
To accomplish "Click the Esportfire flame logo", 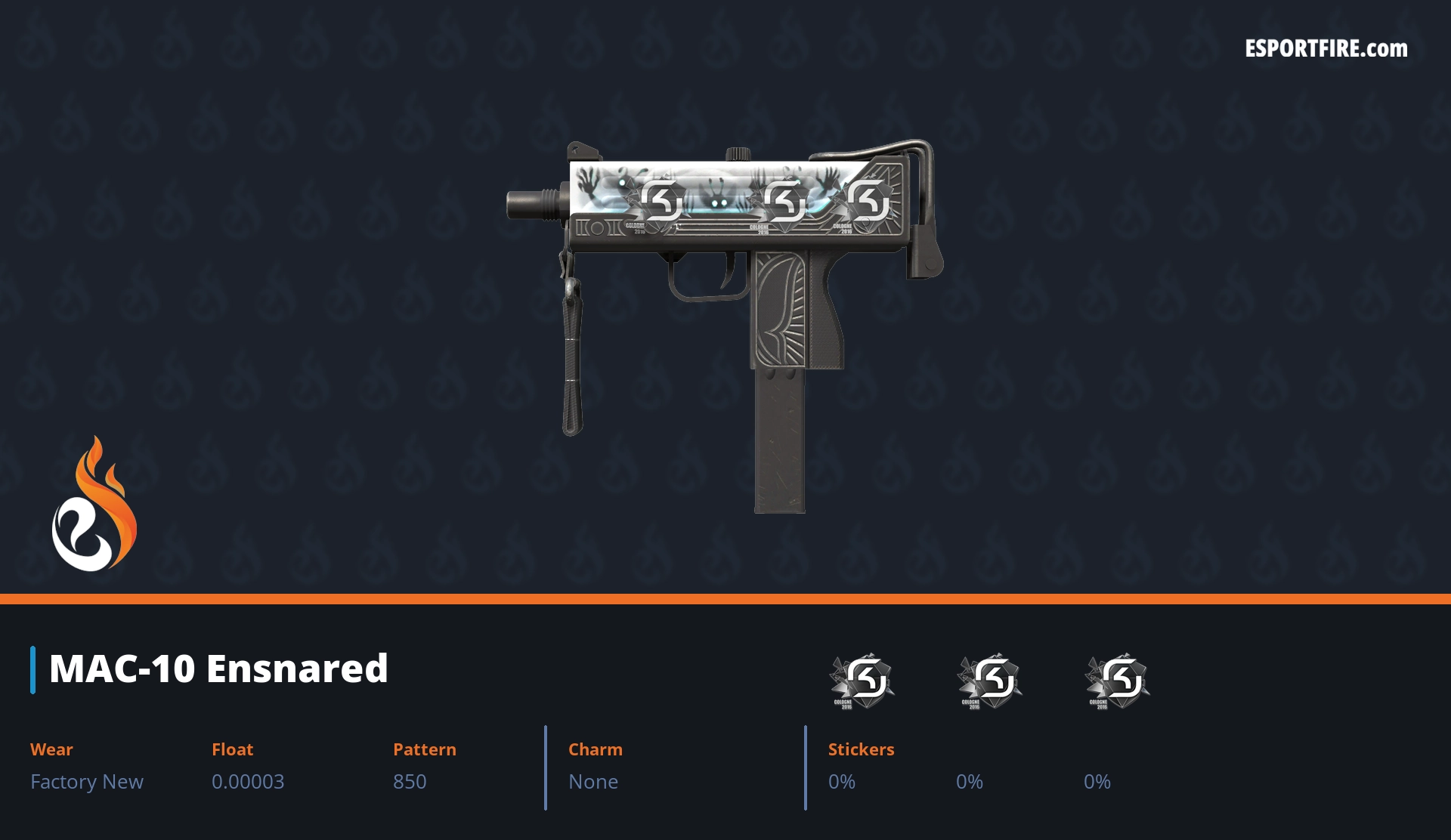I will [x=94, y=505].
